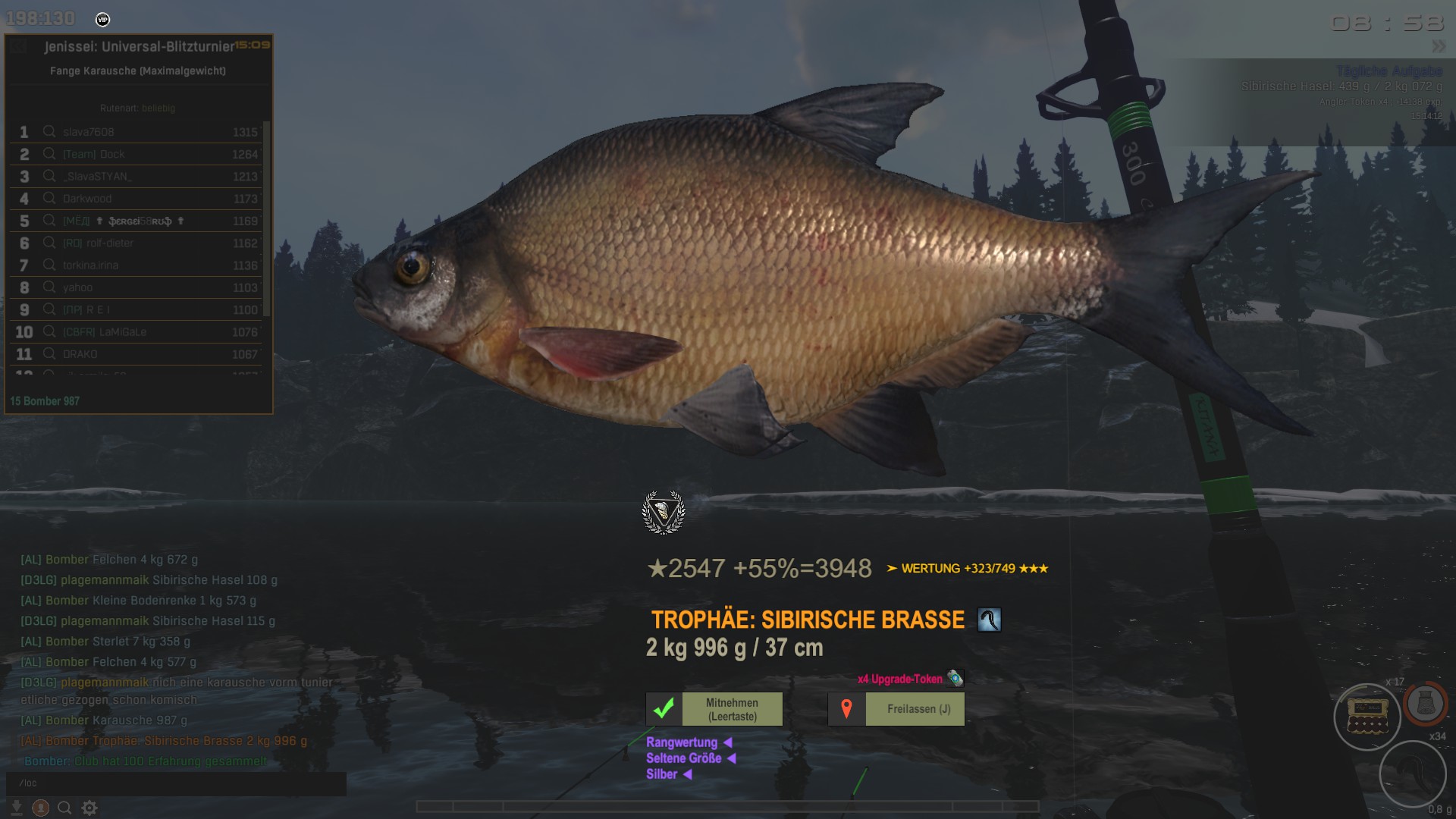Collapse the daily task panel with double arrows
The image size is (1456, 819).
click(x=1439, y=46)
